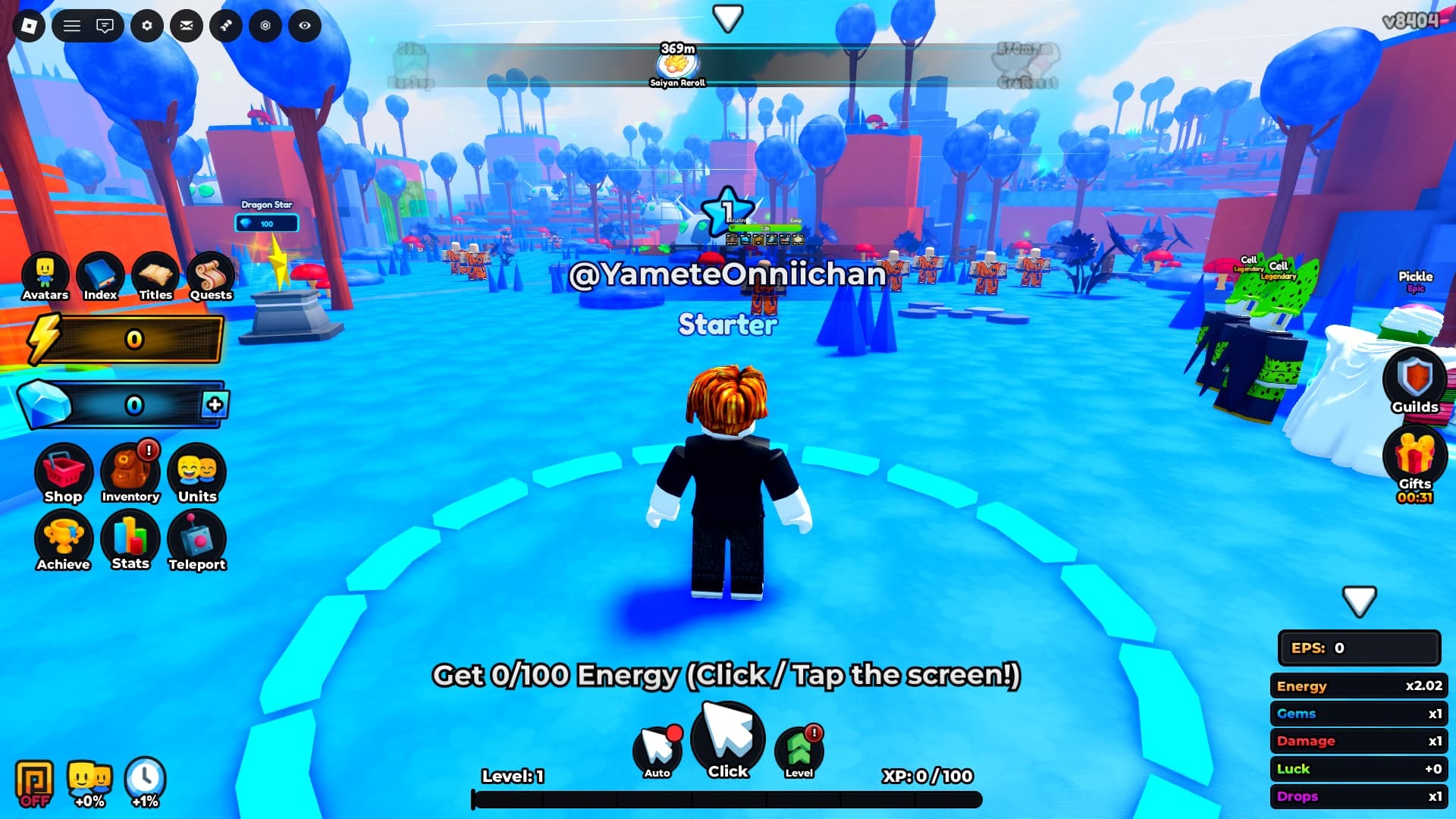Open the Index book

(100, 276)
